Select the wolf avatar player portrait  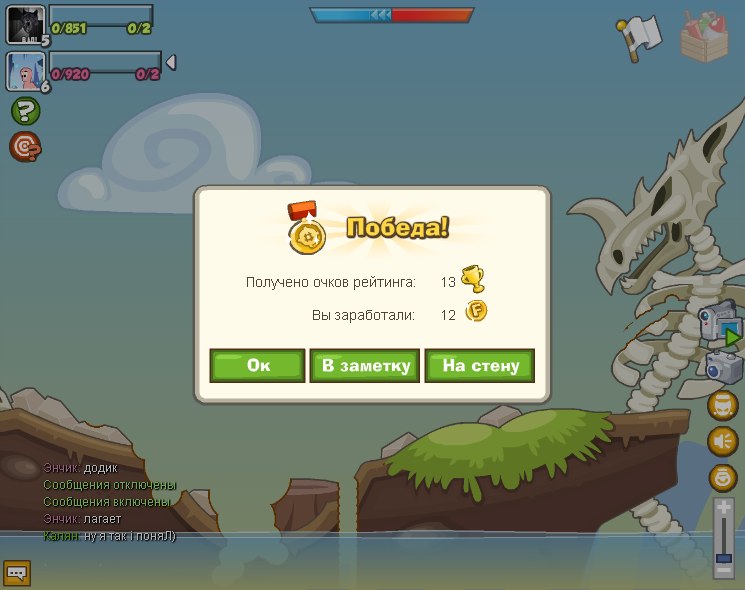click(x=25, y=25)
